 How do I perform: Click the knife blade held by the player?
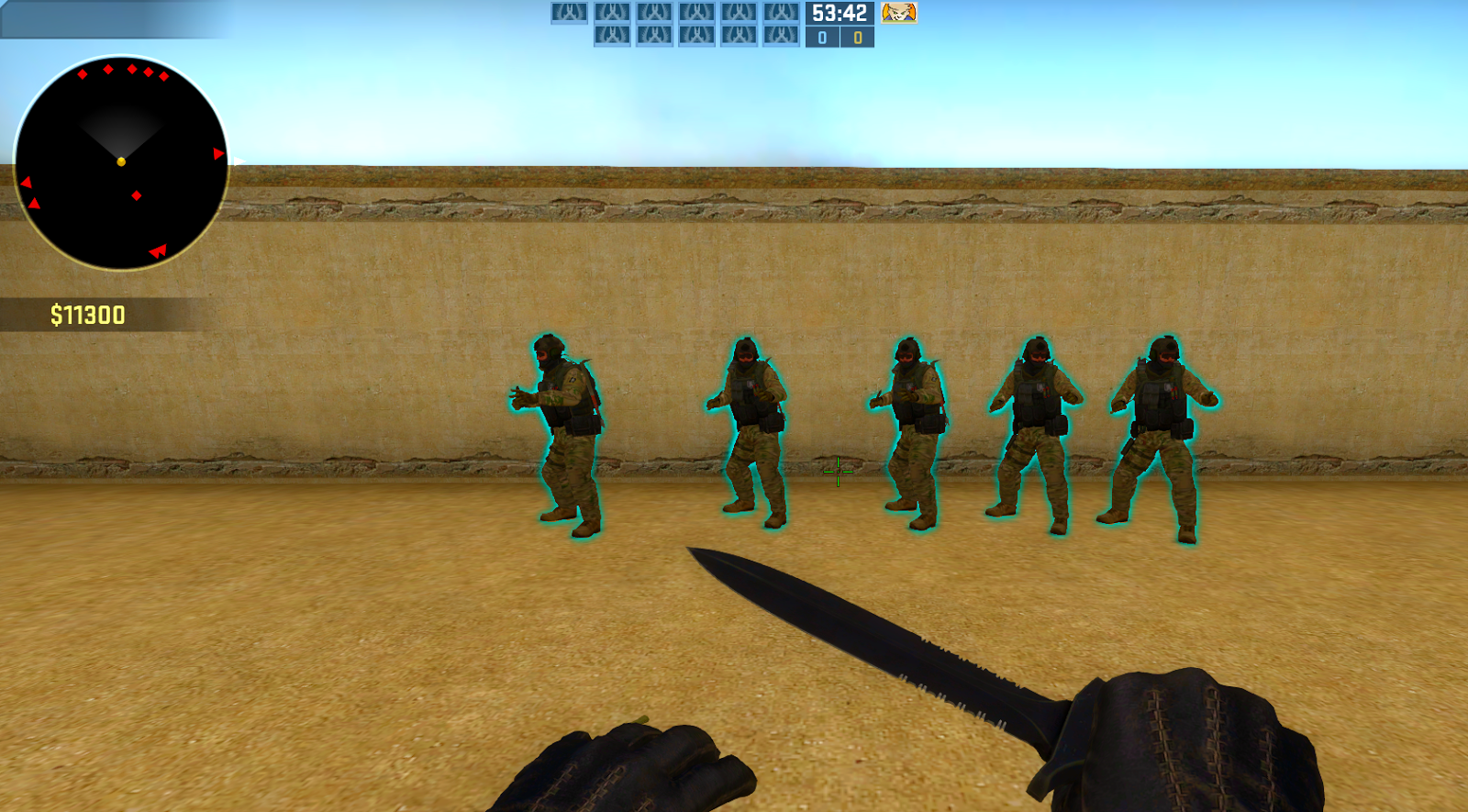click(872, 633)
